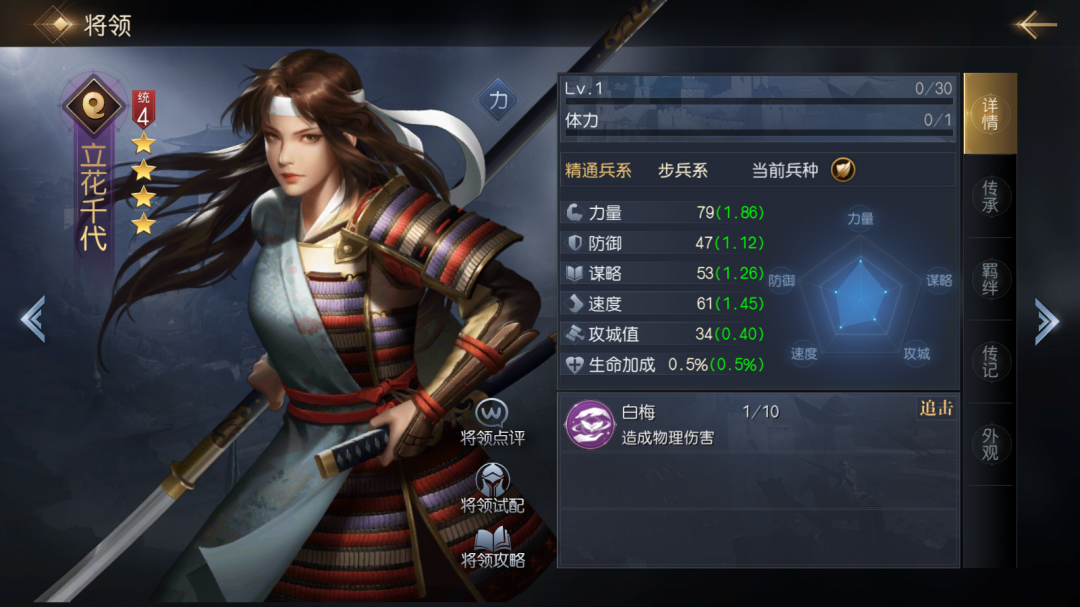Switch to the 详情 details tab
This screenshot has height=607, width=1080.
point(989,114)
